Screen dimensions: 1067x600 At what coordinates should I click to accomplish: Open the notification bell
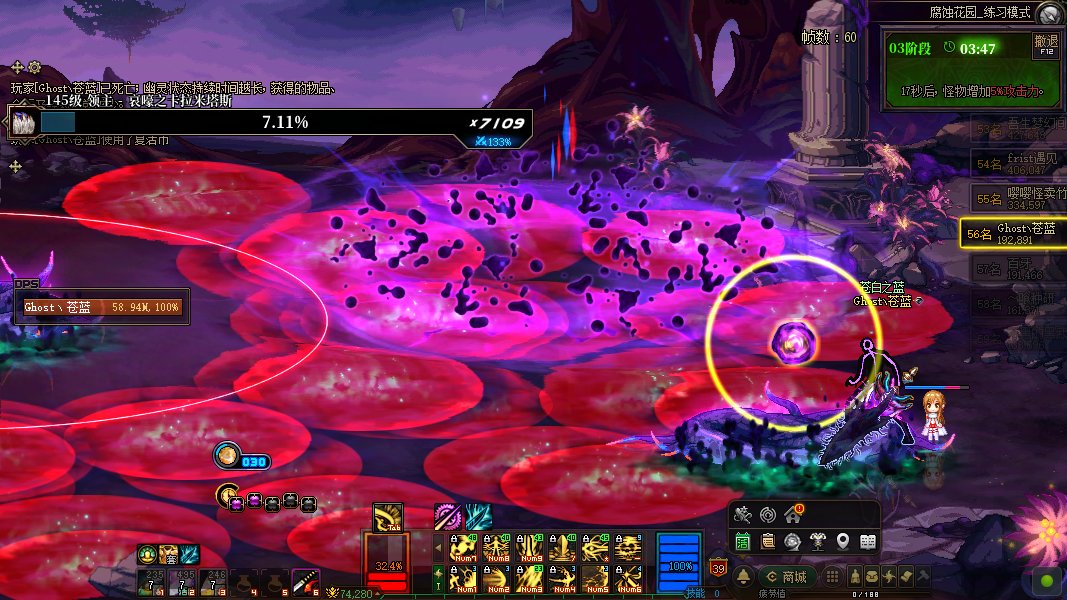pyautogui.click(x=743, y=577)
